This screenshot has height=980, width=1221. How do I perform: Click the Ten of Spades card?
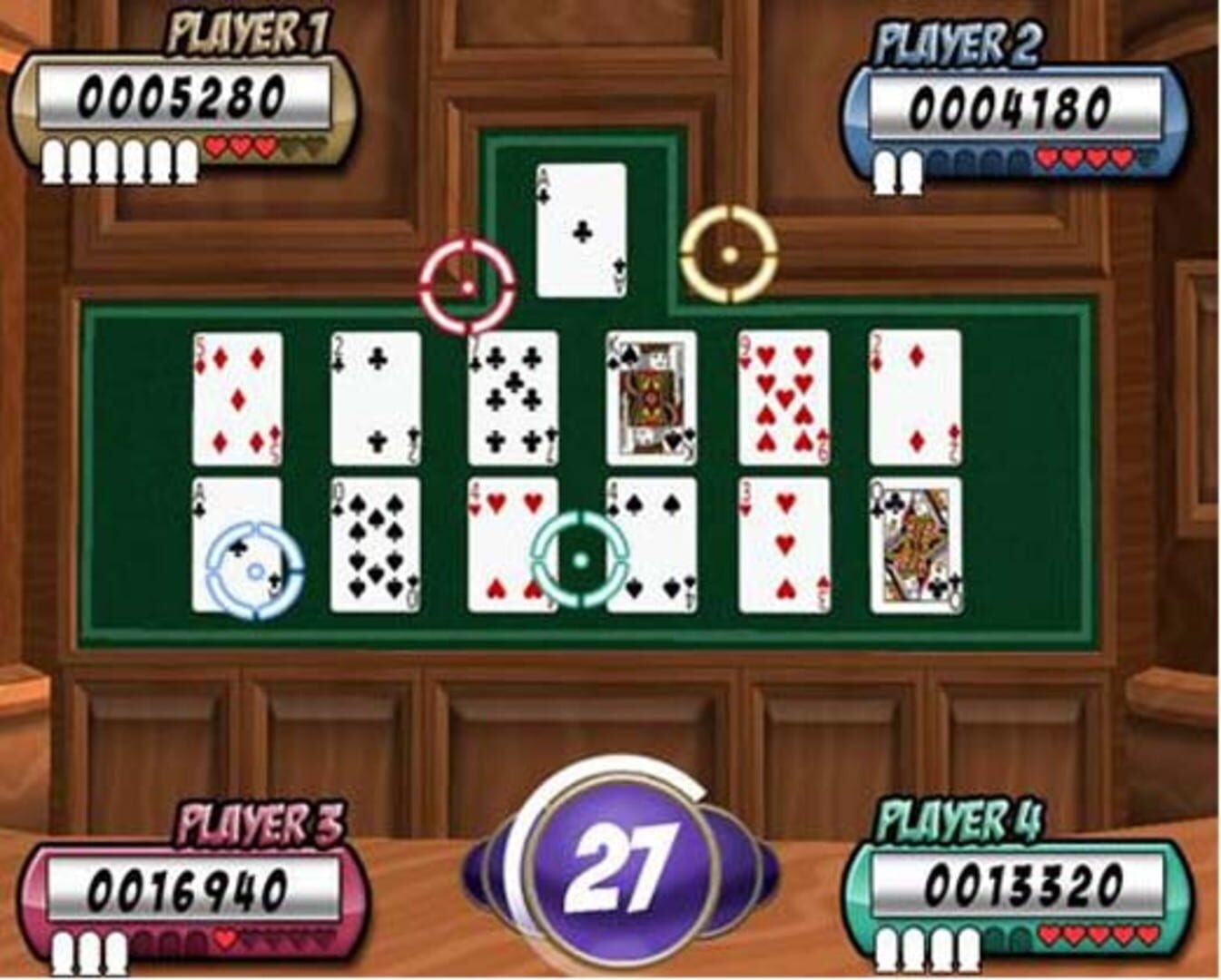(375, 544)
